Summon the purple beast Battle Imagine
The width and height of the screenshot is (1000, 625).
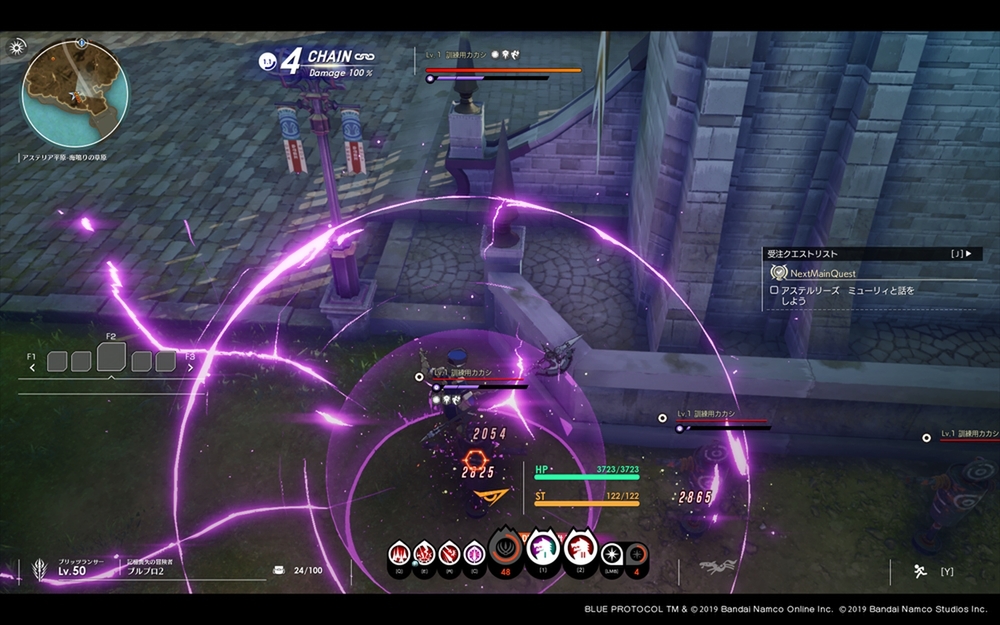pos(542,548)
